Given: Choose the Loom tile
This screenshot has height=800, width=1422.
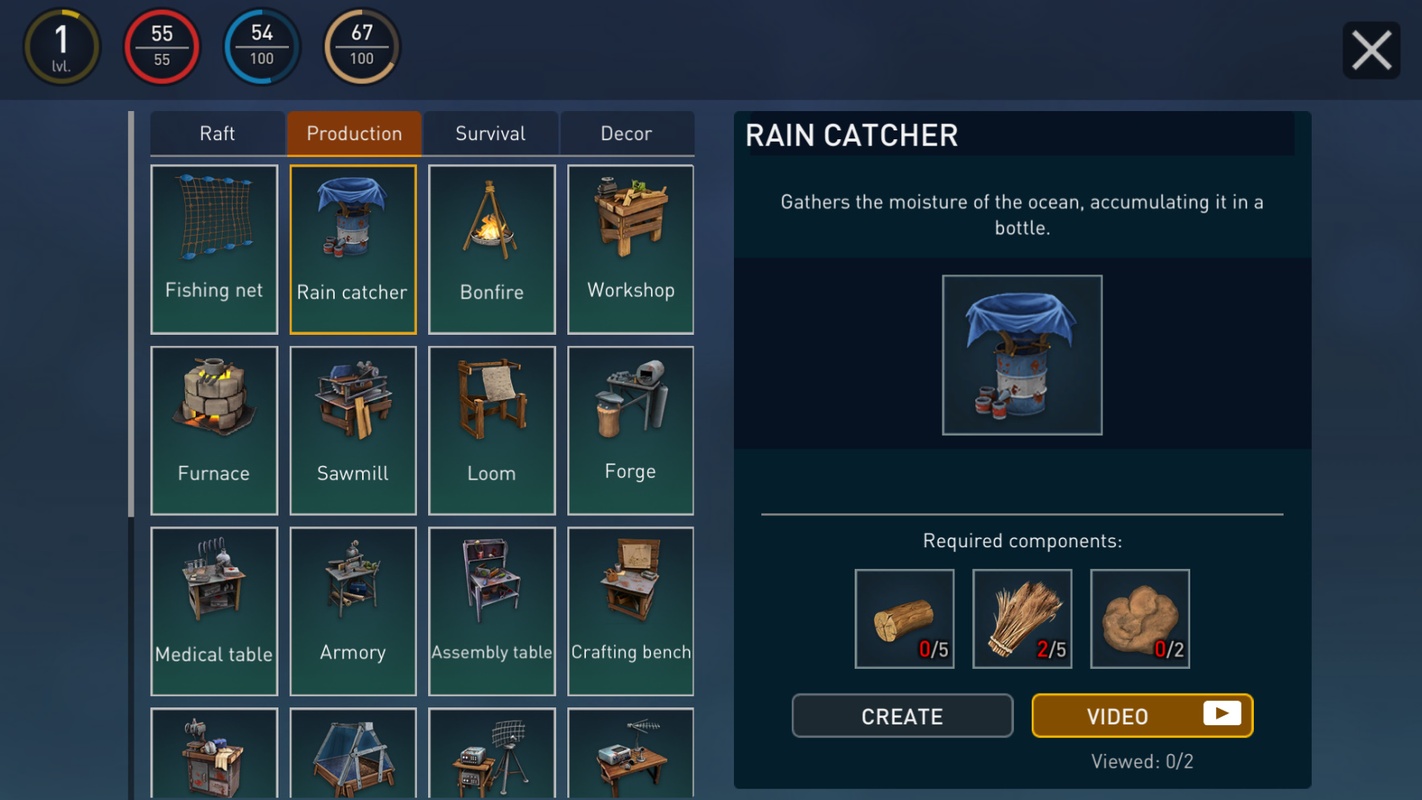Looking at the screenshot, I should coord(491,430).
